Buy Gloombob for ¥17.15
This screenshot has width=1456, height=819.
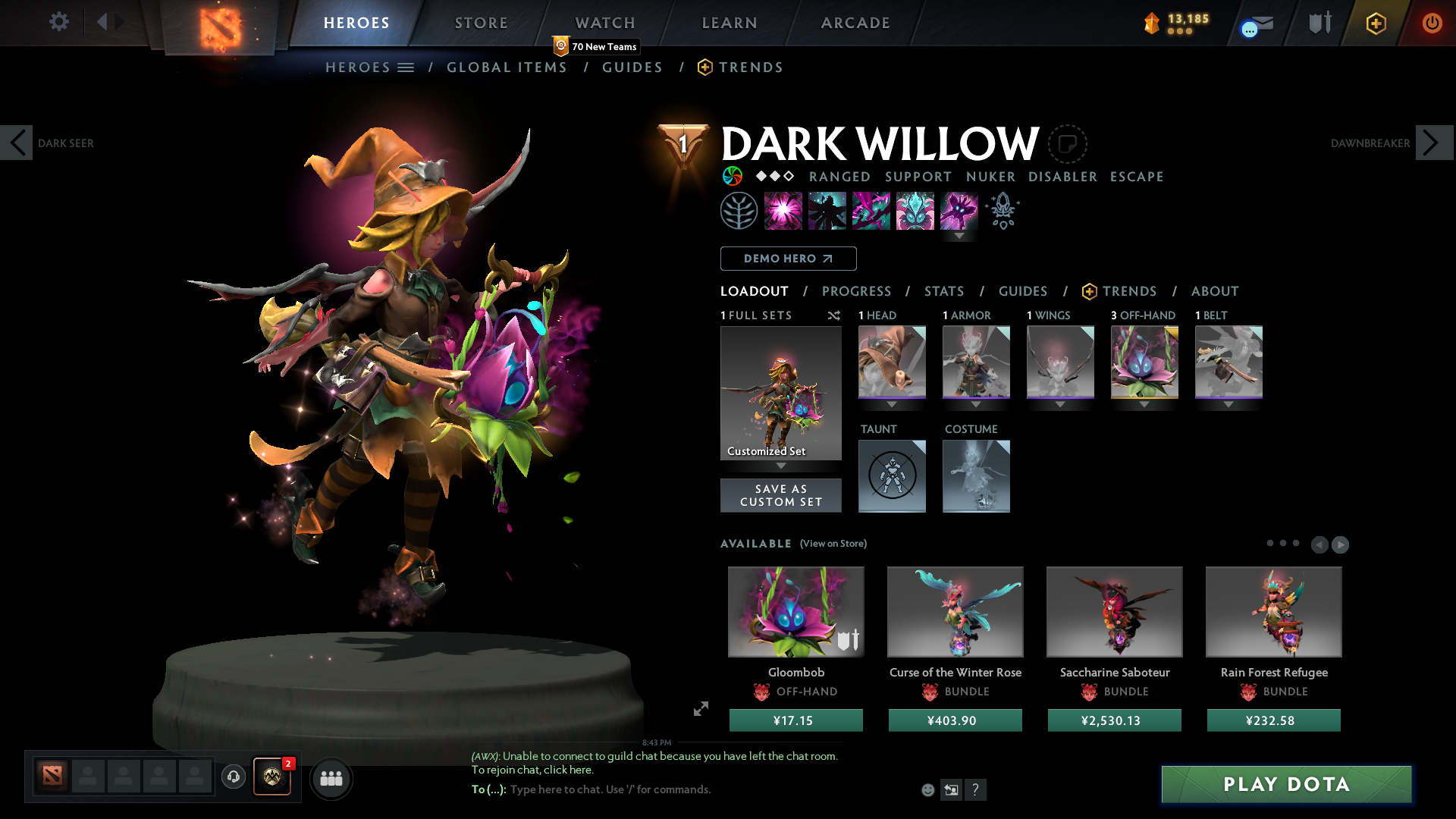795,720
